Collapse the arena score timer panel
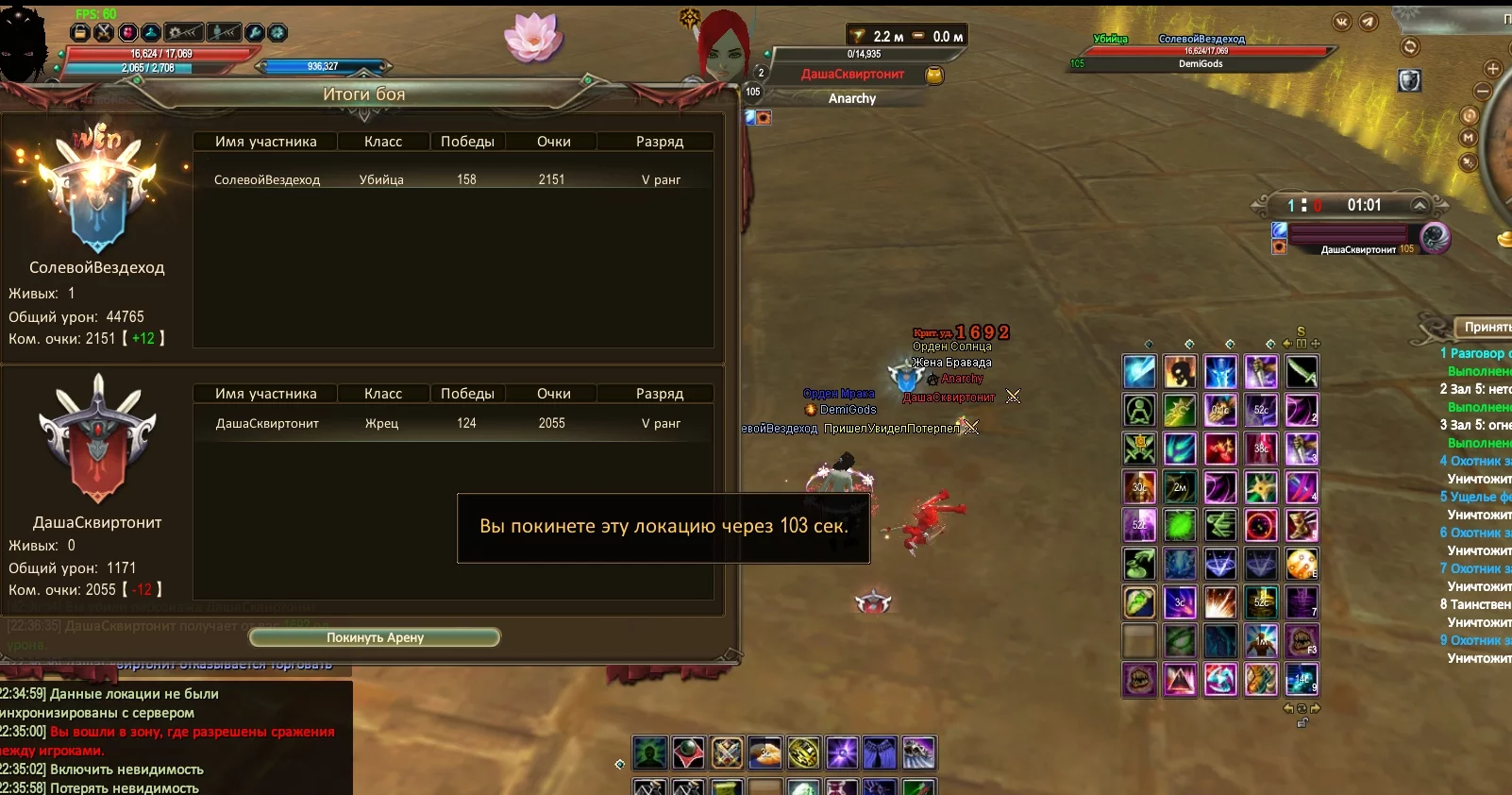1512x795 pixels. click(x=1419, y=205)
